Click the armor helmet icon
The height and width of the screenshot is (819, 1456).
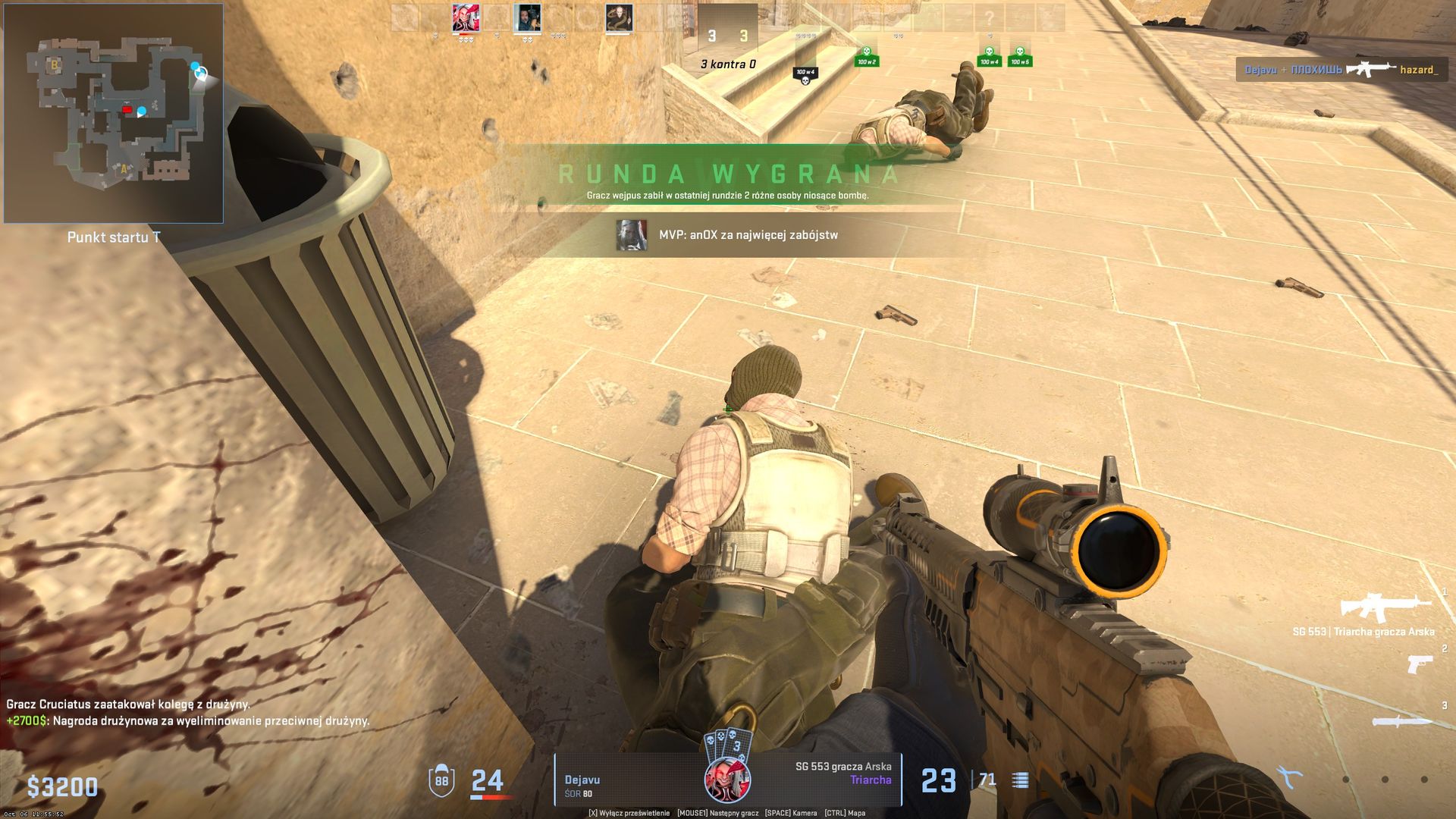tap(441, 781)
